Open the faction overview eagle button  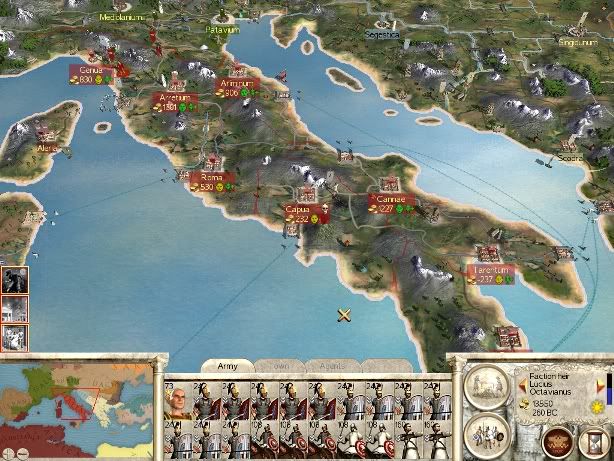(x=558, y=439)
